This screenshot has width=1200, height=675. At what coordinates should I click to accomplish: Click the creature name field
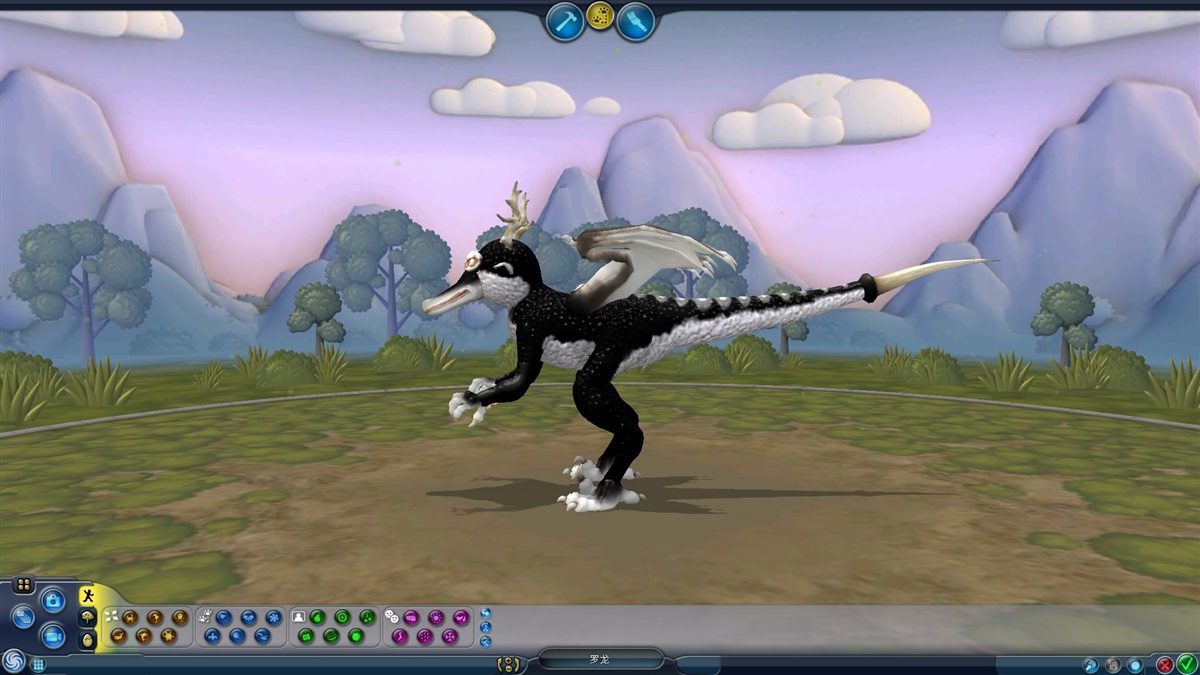pos(600,660)
